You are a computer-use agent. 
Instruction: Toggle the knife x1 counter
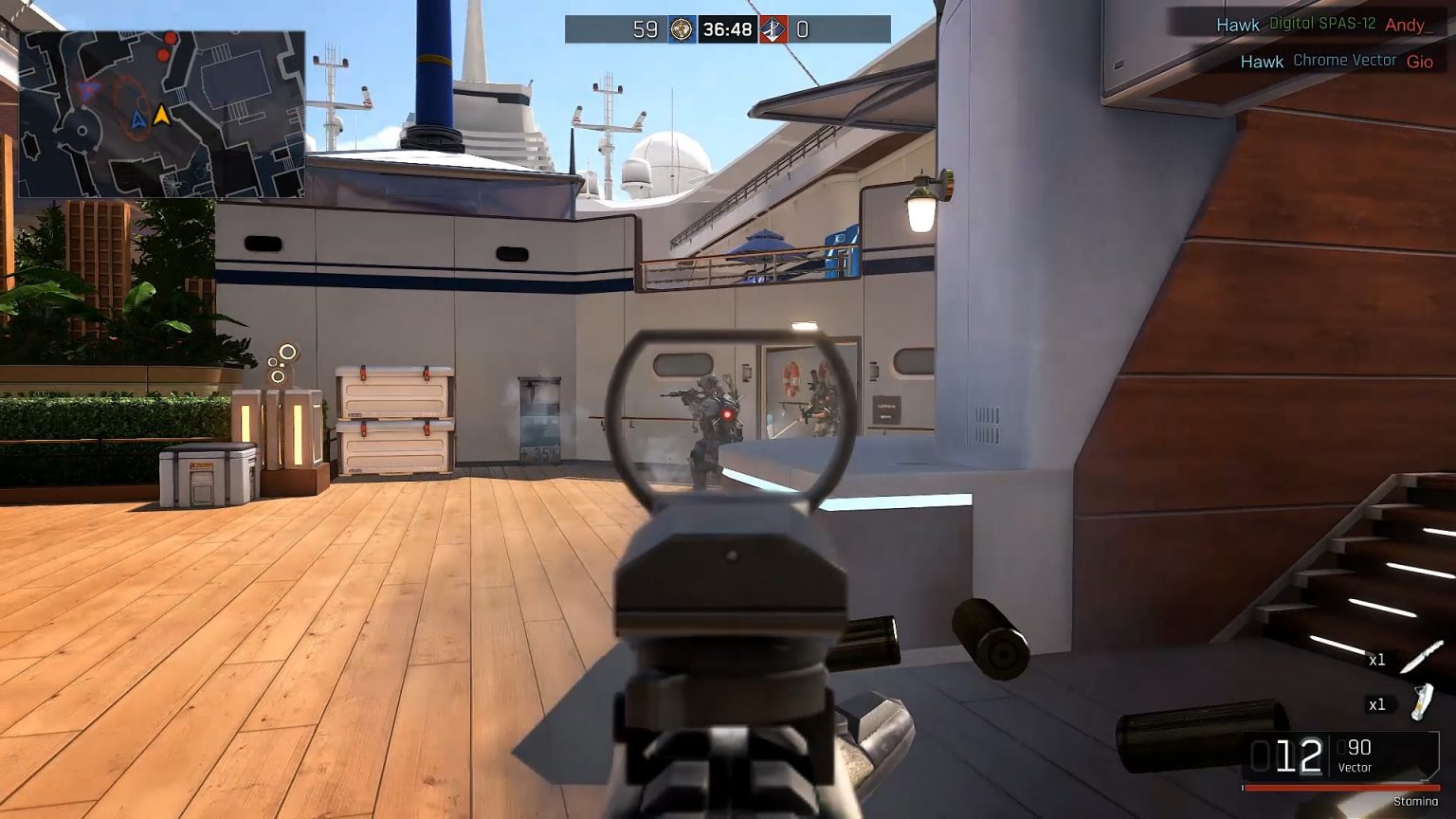[x=1376, y=661]
